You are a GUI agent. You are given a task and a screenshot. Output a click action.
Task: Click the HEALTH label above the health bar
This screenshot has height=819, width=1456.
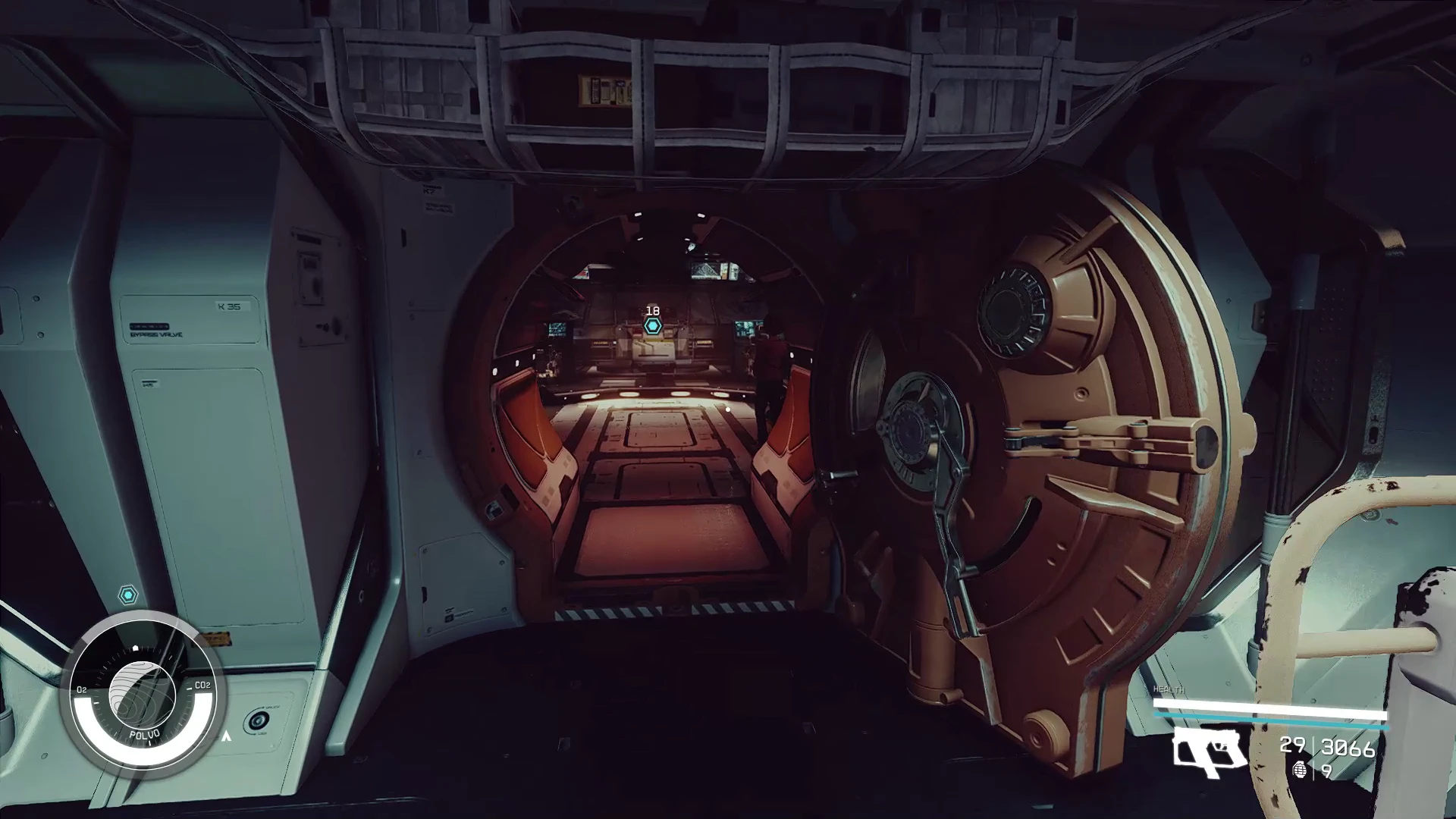[x=1169, y=689]
